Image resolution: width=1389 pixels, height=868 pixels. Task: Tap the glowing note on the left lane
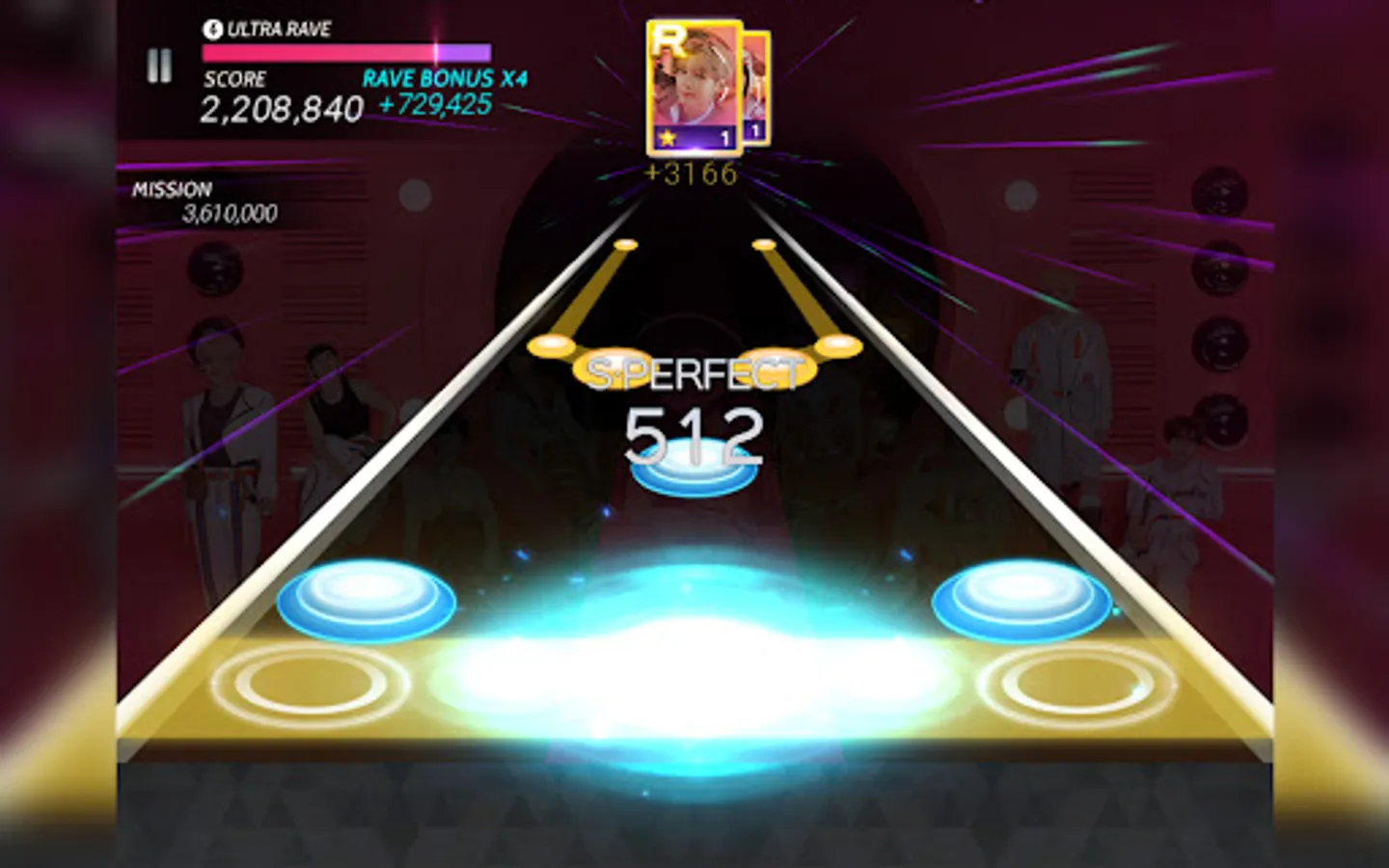pos(367,601)
